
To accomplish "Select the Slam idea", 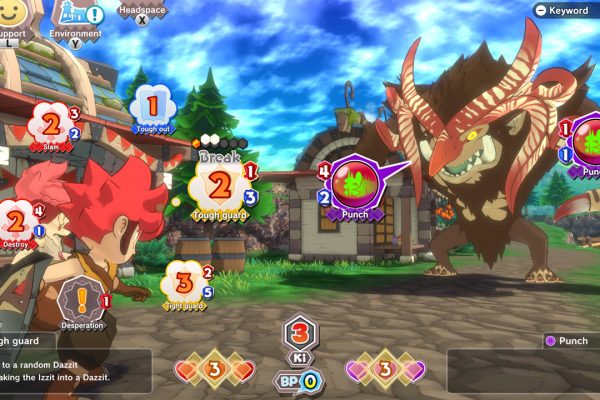I will click(x=51, y=125).
